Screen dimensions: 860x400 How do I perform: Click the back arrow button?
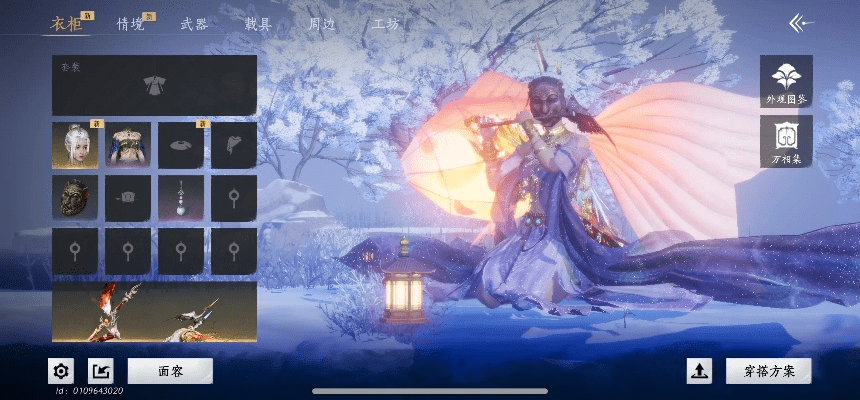point(801,22)
